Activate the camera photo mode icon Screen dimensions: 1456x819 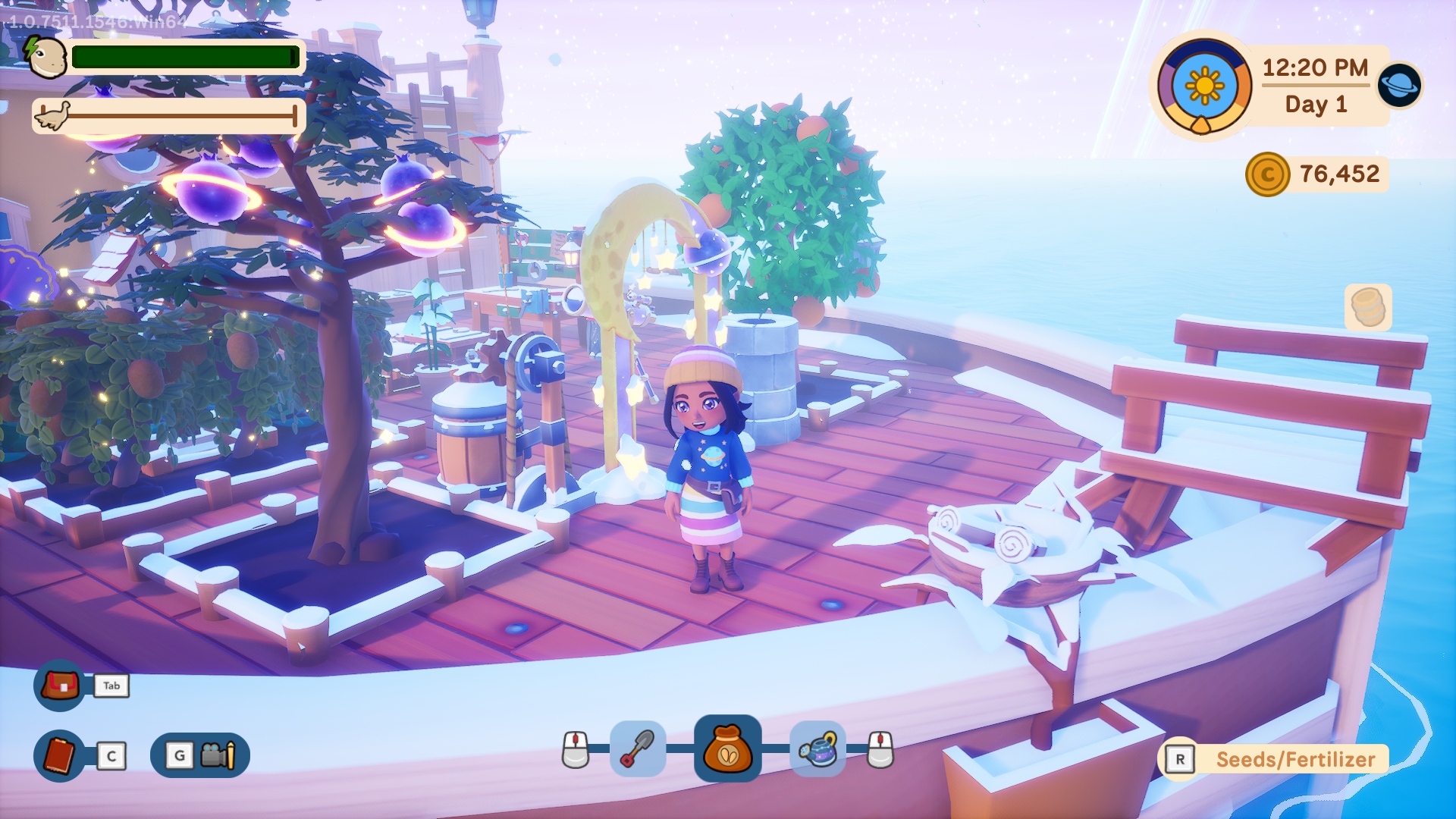coord(218,755)
